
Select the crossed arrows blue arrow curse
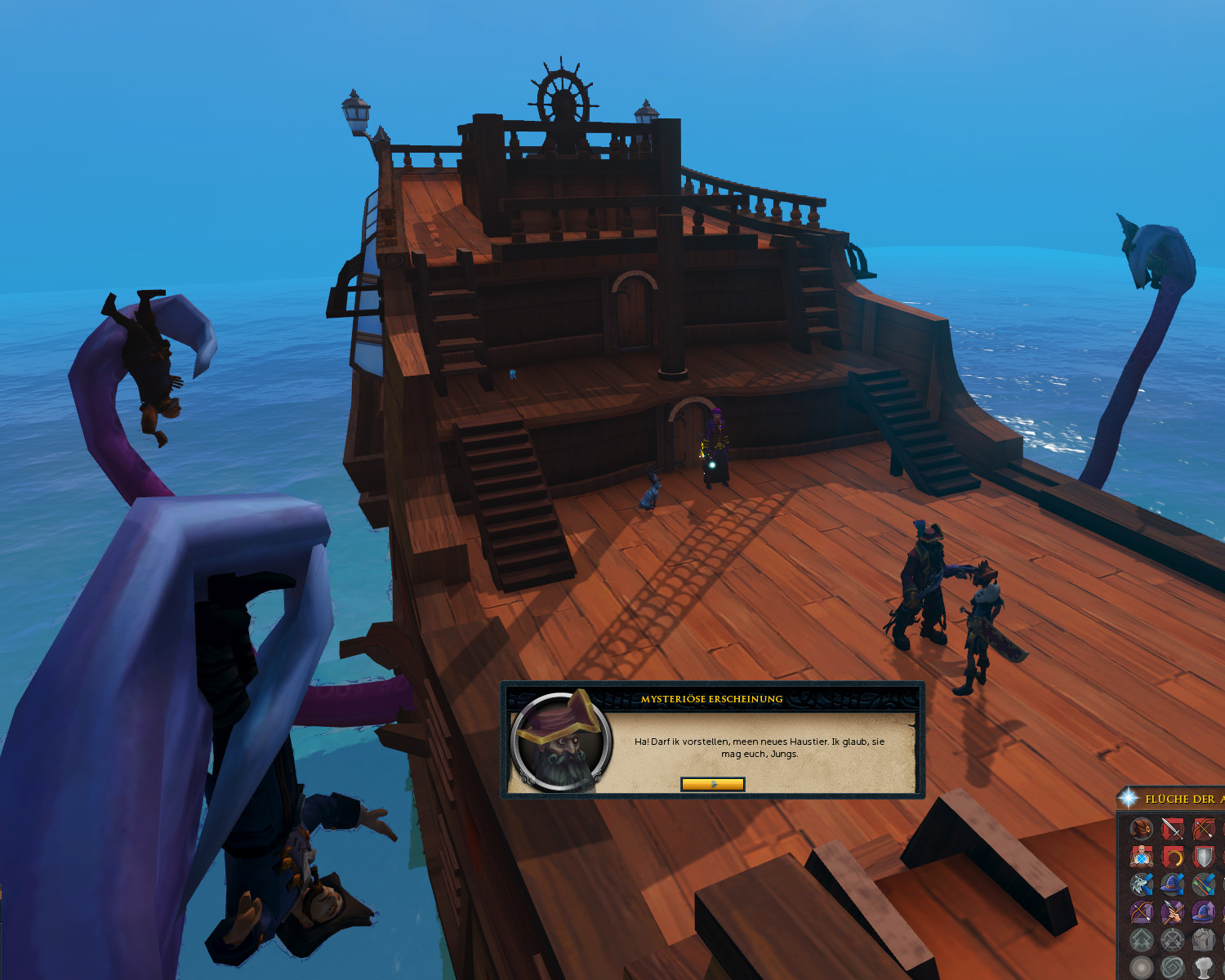1204,885
